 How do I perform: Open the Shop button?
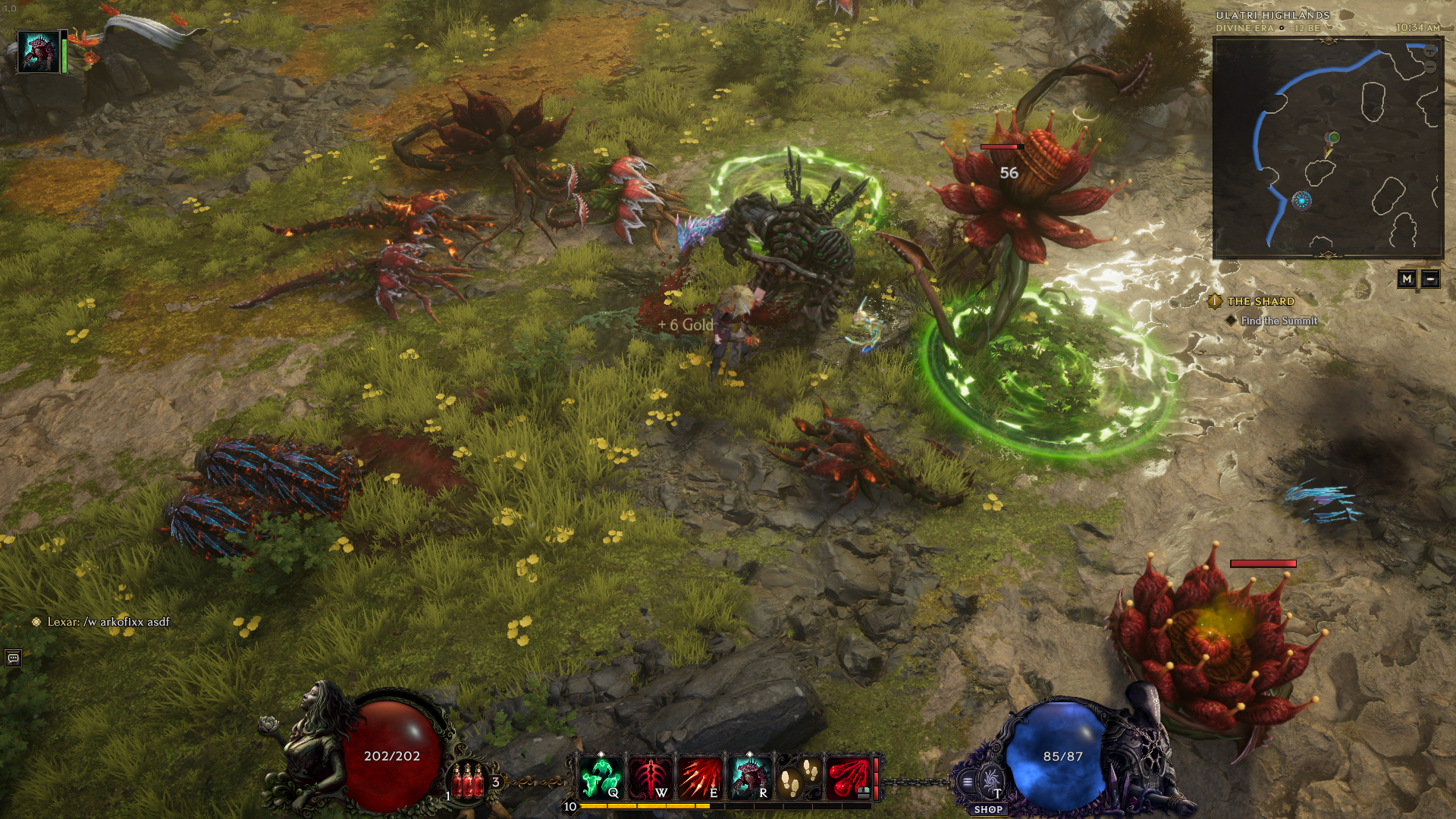[x=988, y=809]
